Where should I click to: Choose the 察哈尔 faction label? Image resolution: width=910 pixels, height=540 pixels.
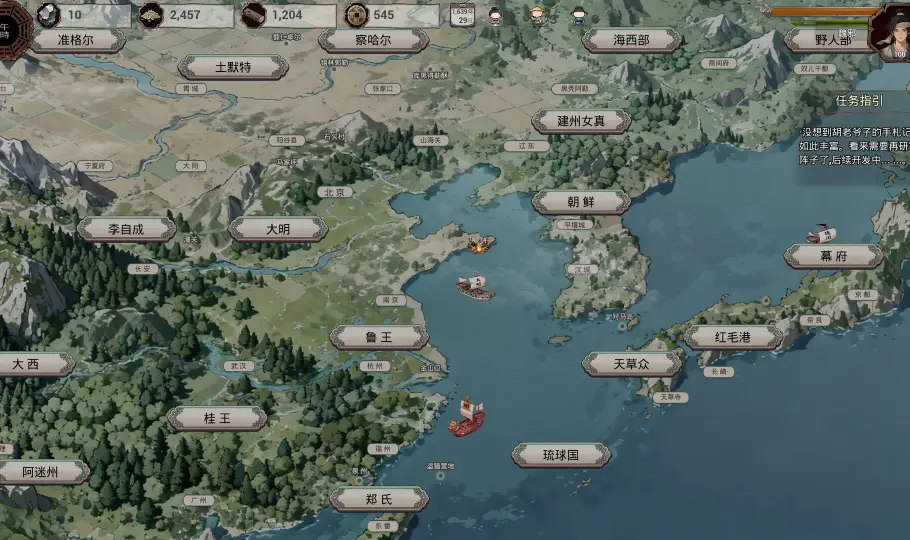click(x=373, y=41)
